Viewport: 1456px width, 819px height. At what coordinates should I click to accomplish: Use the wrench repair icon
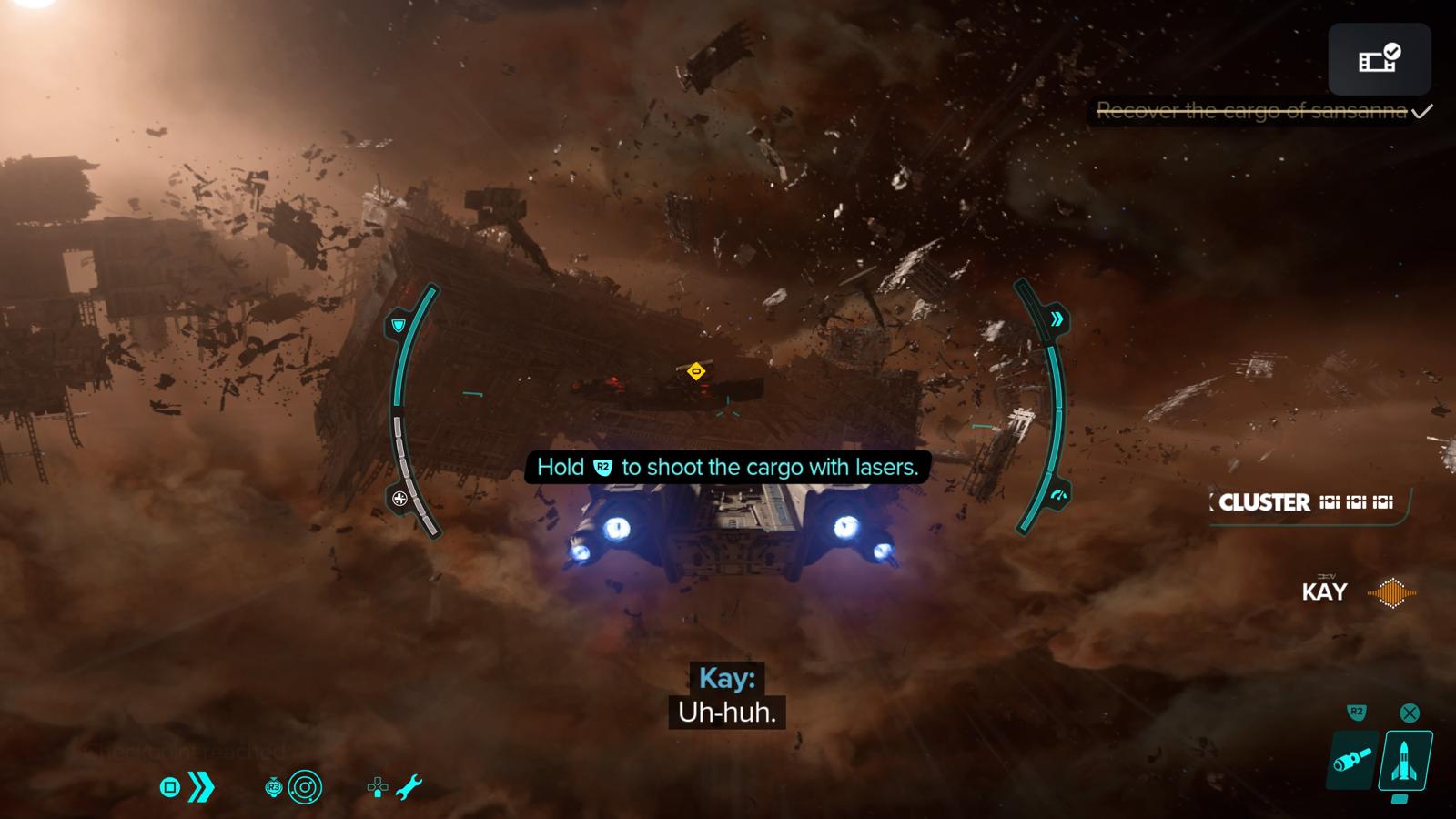coord(409,787)
